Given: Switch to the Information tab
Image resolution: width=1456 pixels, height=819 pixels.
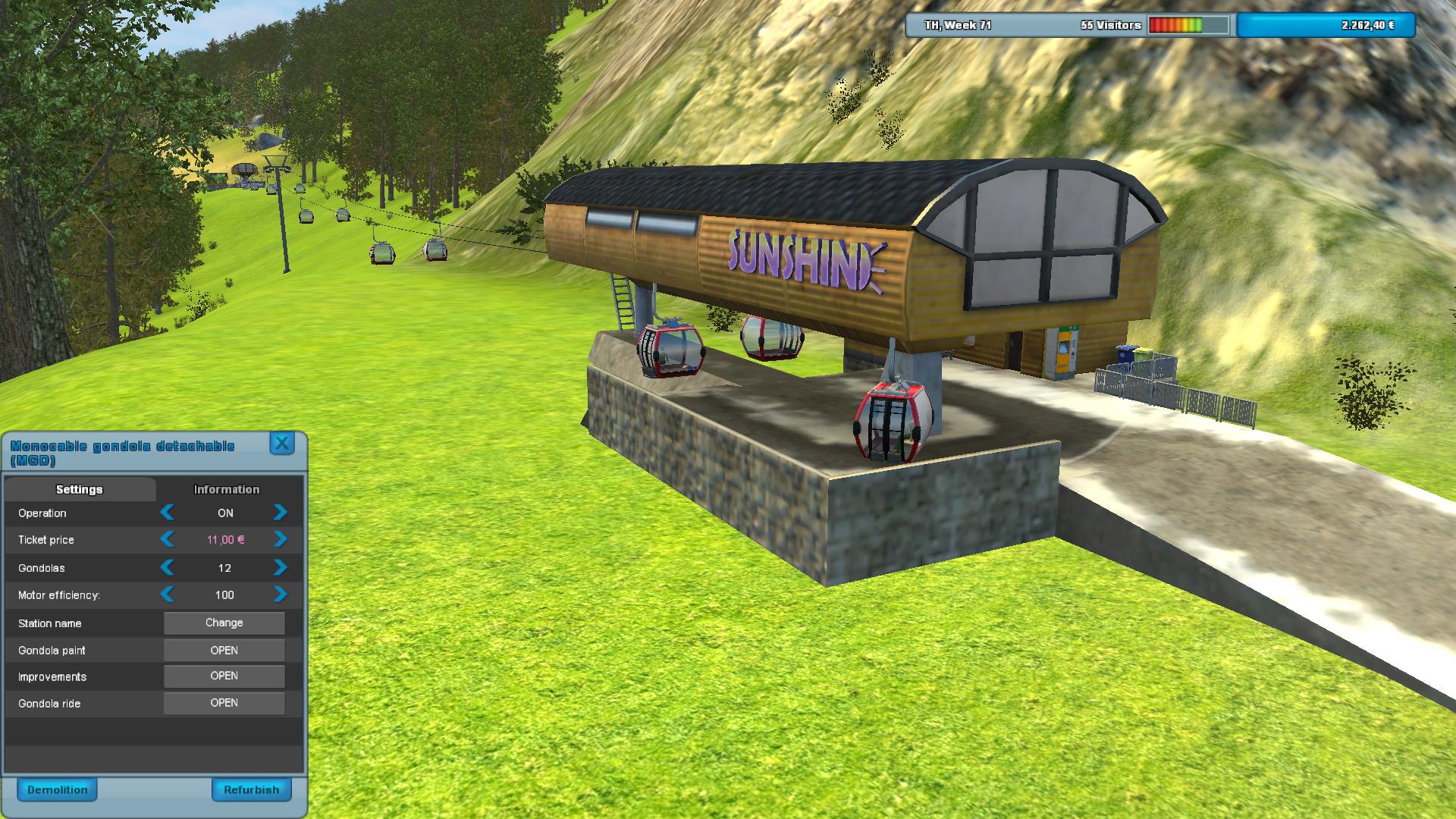Looking at the screenshot, I should click(225, 489).
